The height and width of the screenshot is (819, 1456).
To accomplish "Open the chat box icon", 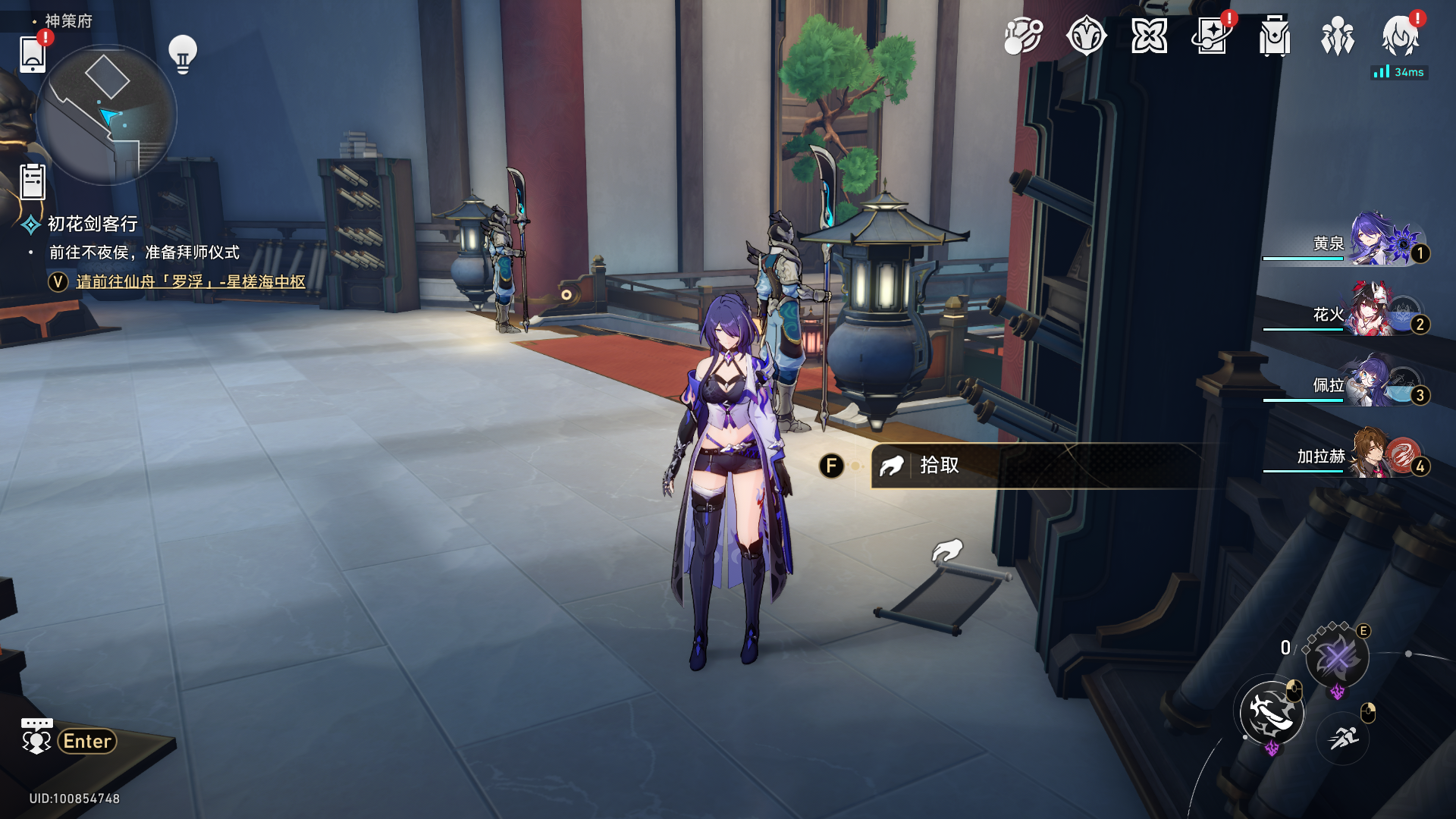I will point(36,736).
